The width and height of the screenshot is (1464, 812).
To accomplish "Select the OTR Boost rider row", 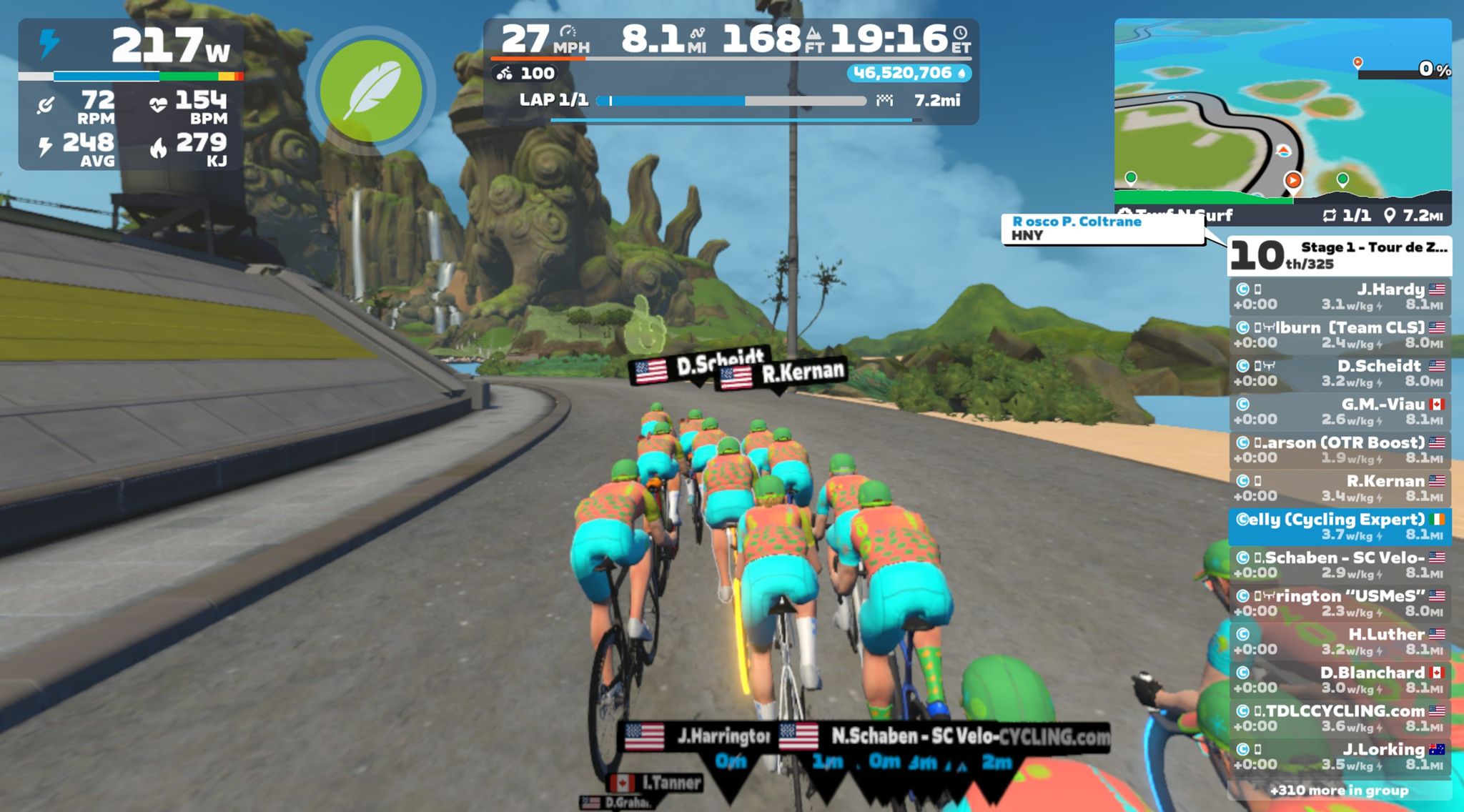I will (x=1339, y=450).
